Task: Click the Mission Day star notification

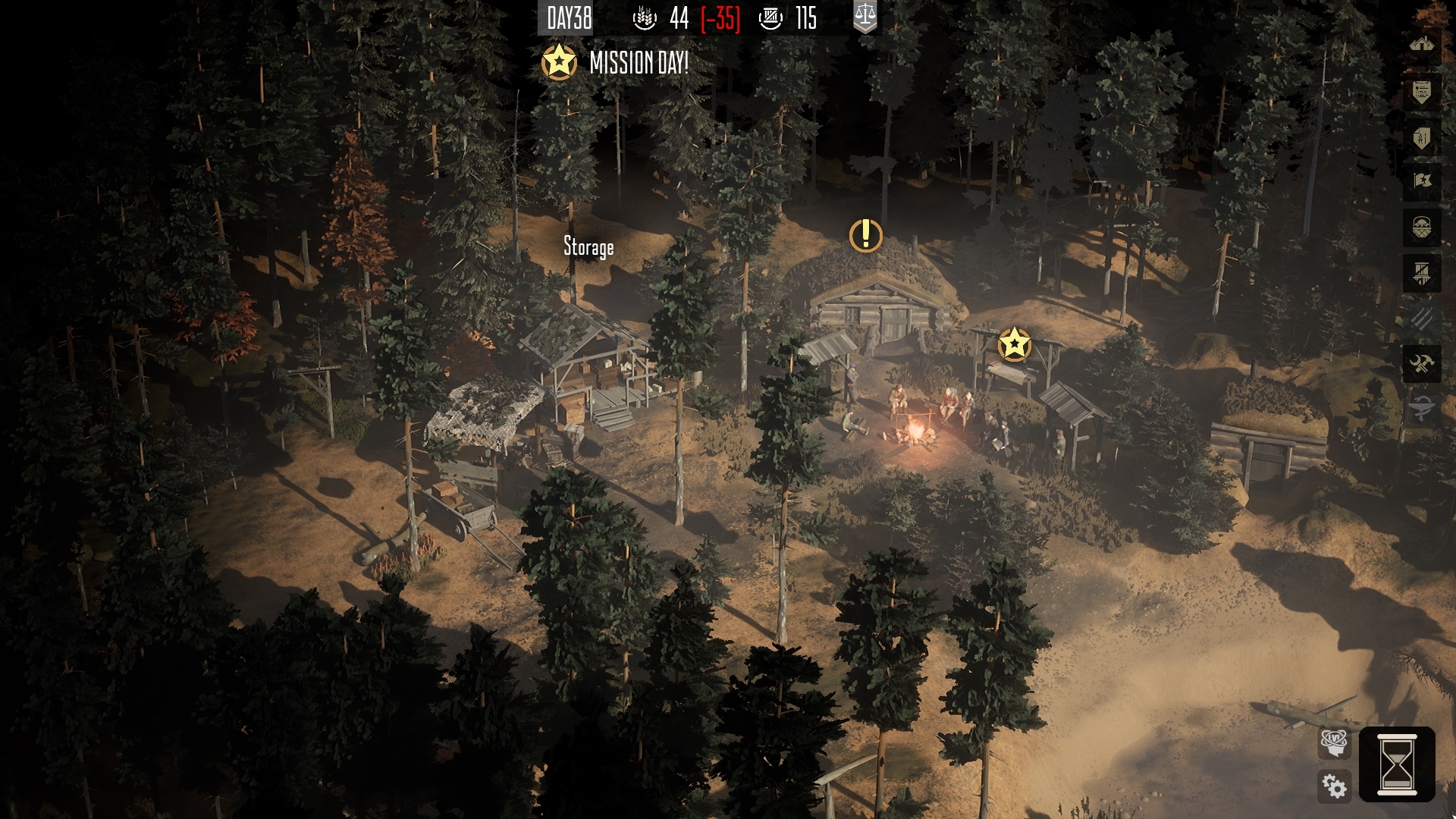Action: click(559, 62)
